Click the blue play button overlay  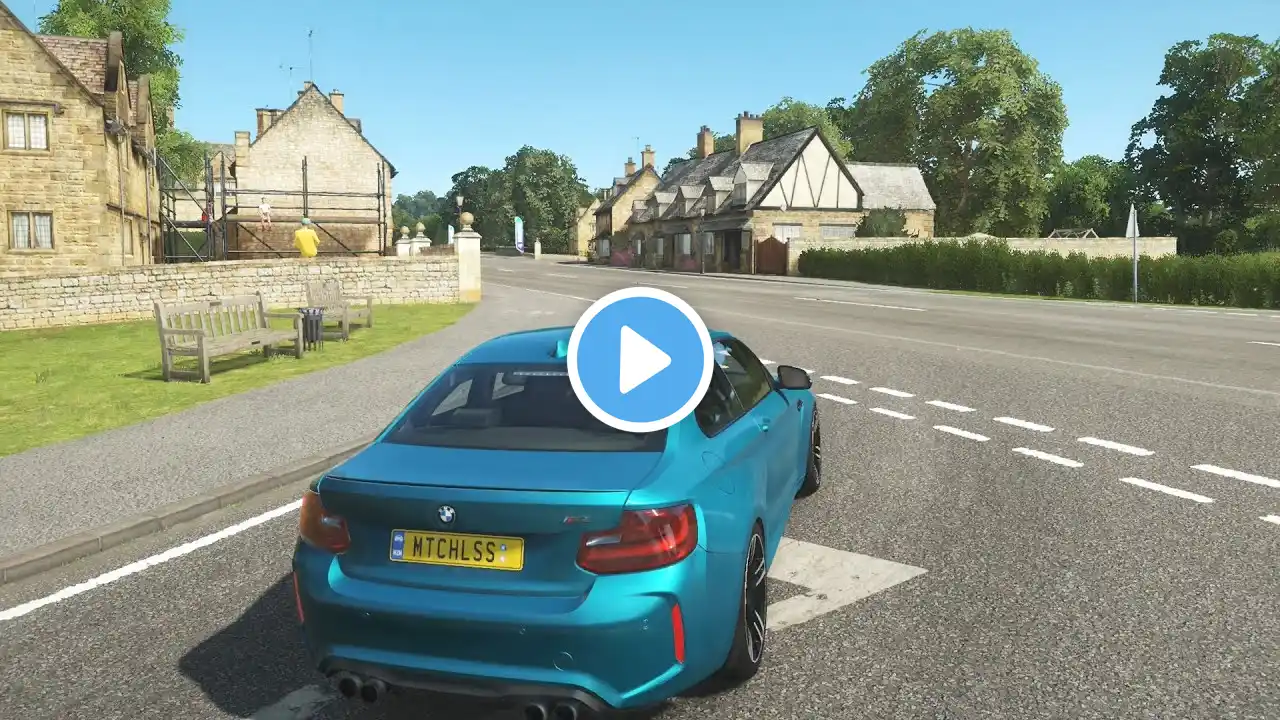coord(640,360)
